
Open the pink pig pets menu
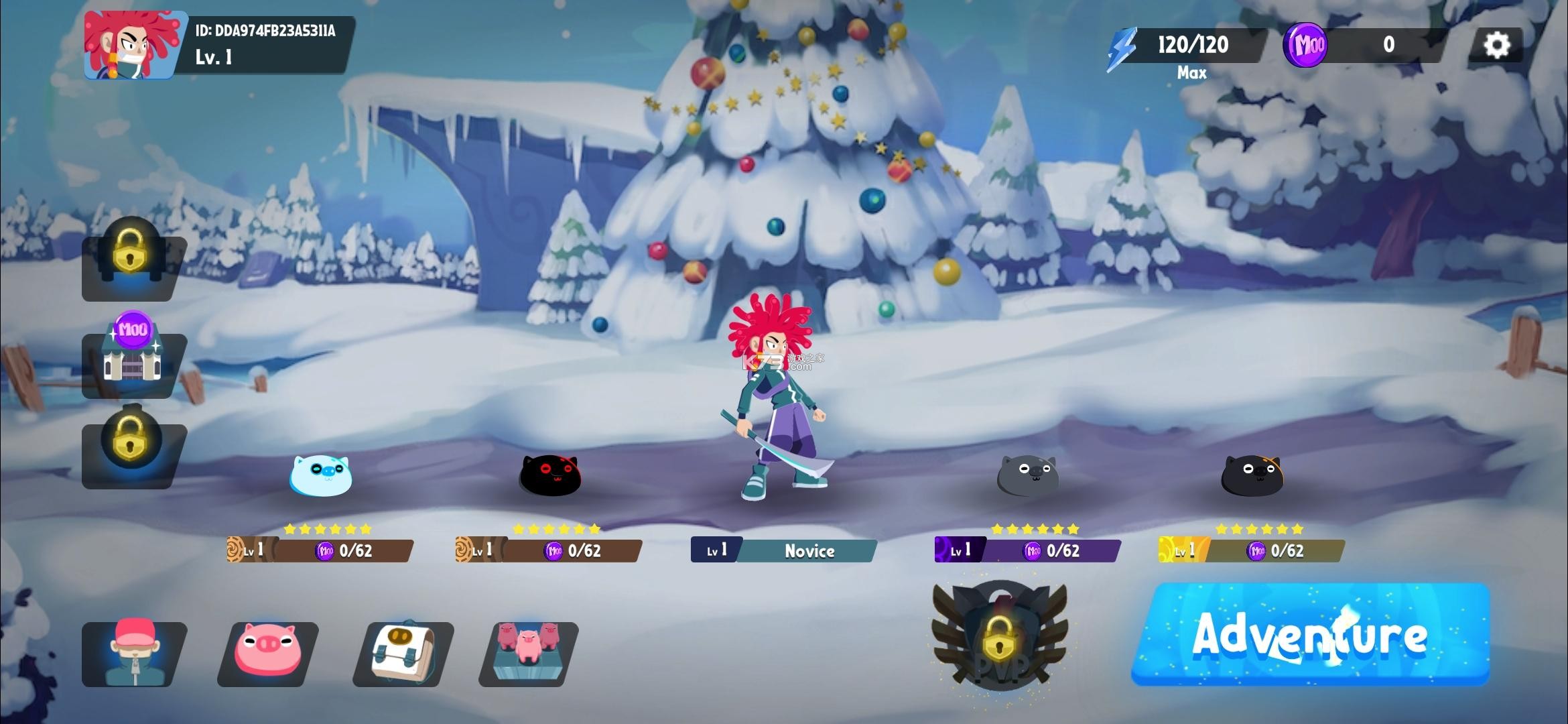(268, 650)
